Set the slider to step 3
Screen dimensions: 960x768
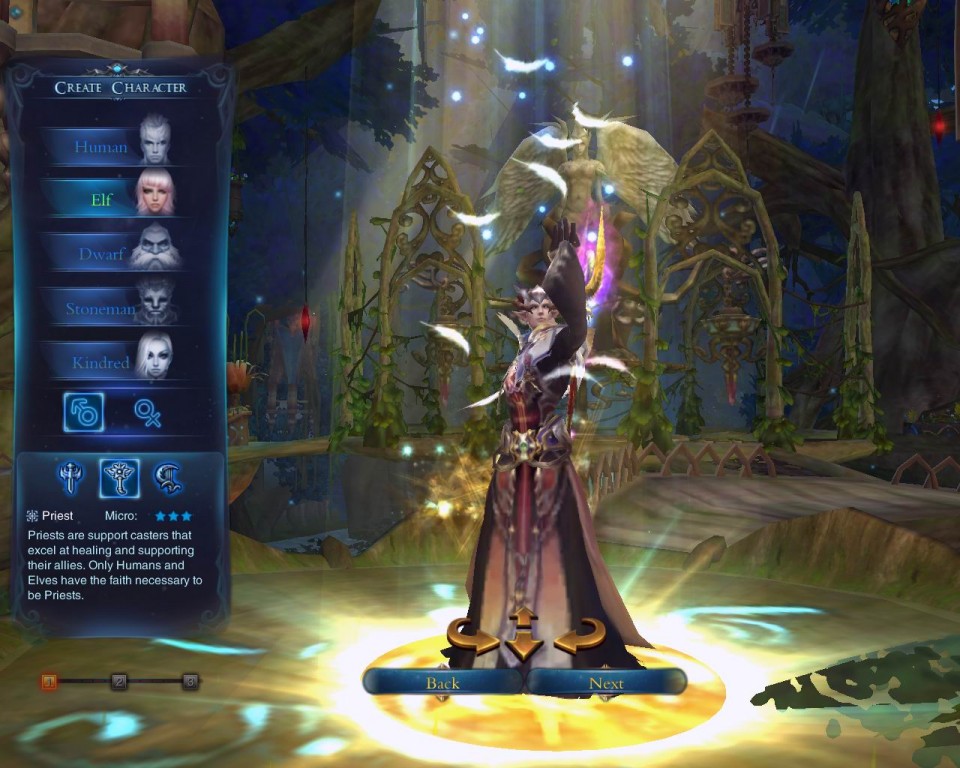[x=189, y=682]
